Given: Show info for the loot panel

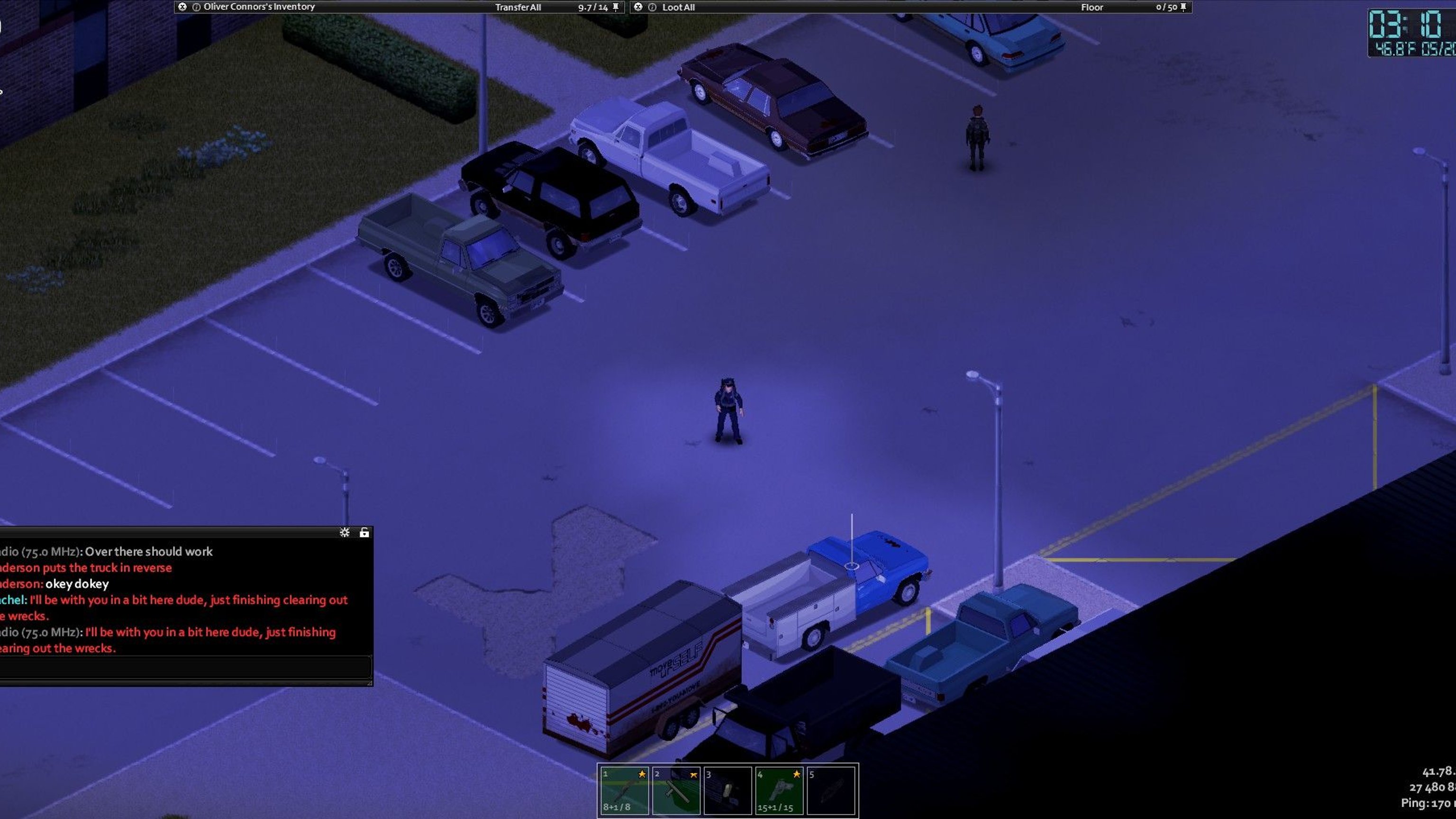Looking at the screenshot, I should click(x=652, y=8).
